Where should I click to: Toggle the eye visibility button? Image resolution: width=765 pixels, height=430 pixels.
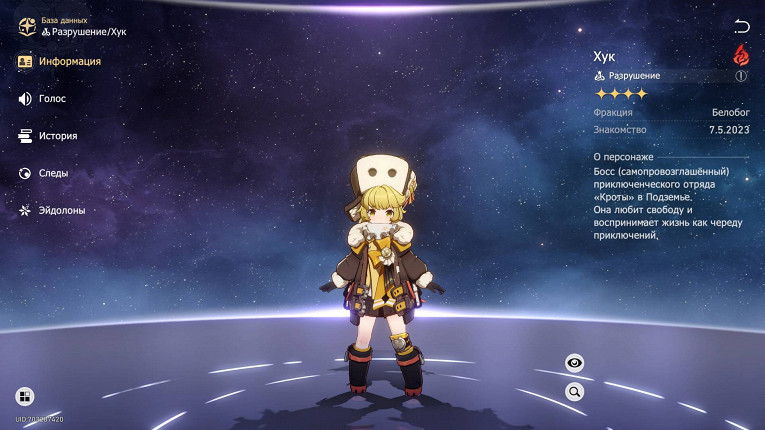tap(575, 363)
